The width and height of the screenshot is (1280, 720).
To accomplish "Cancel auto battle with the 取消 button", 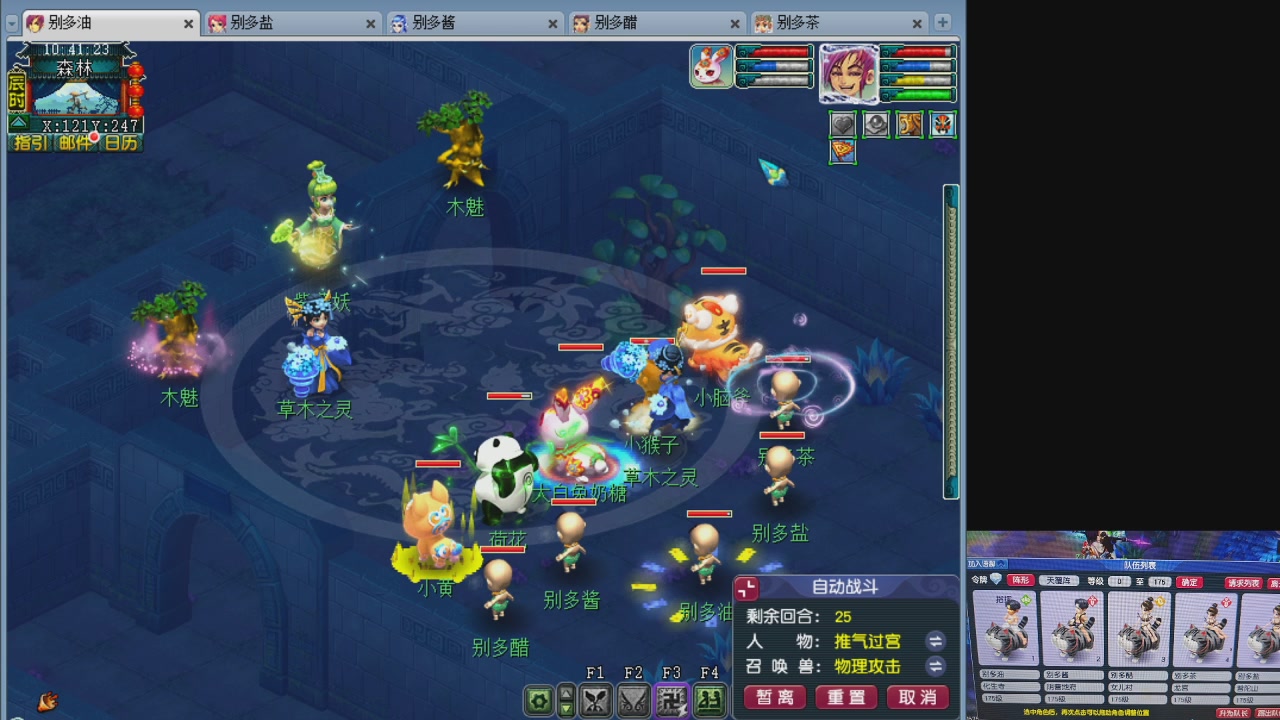I will pos(916,698).
